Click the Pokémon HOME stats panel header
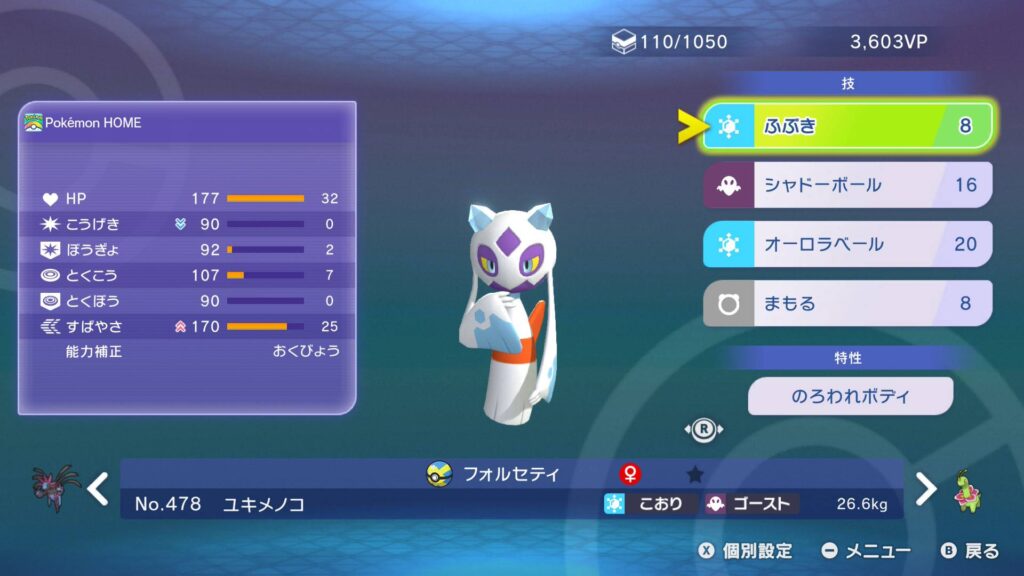The height and width of the screenshot is (576, 1024). coord(83,123)
